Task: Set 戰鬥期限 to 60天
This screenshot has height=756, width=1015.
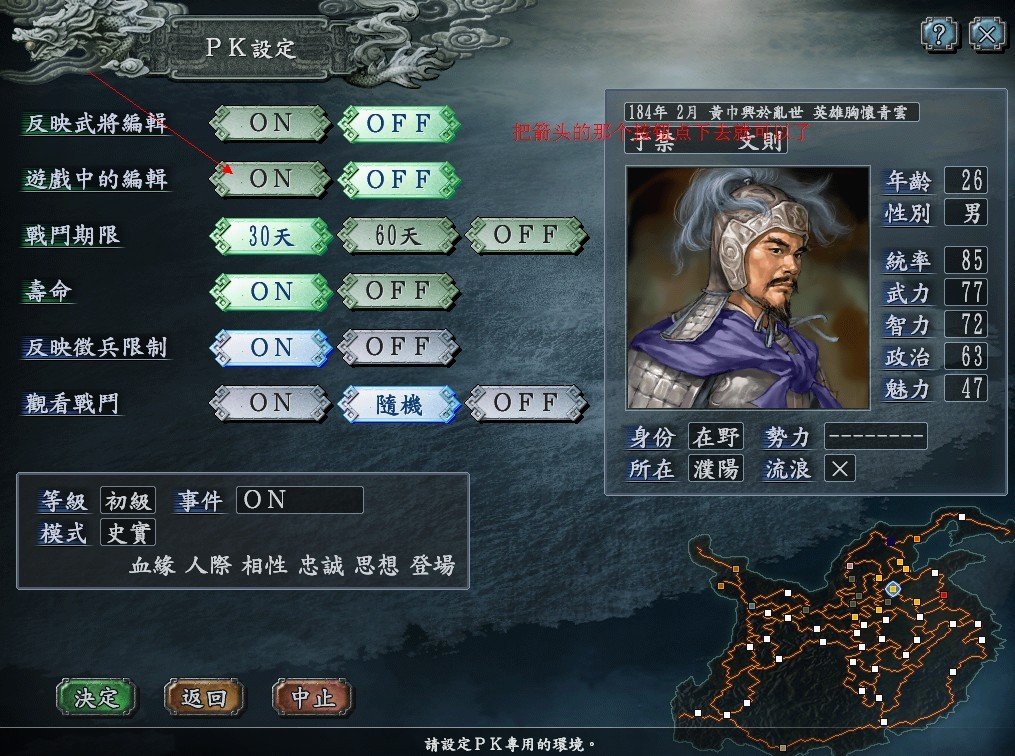Action: coord(398,236)
